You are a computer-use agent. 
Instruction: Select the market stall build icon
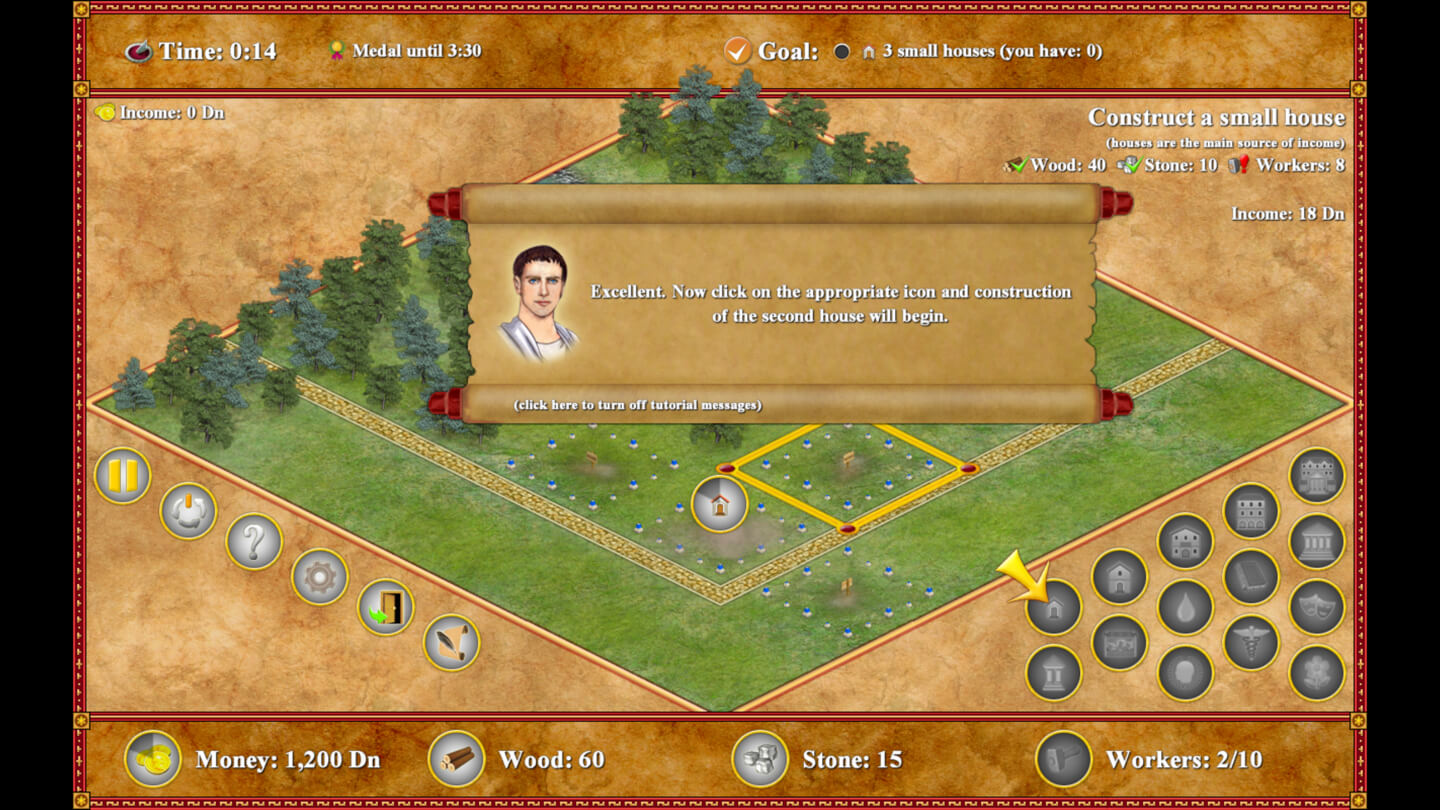[1119, 642]
